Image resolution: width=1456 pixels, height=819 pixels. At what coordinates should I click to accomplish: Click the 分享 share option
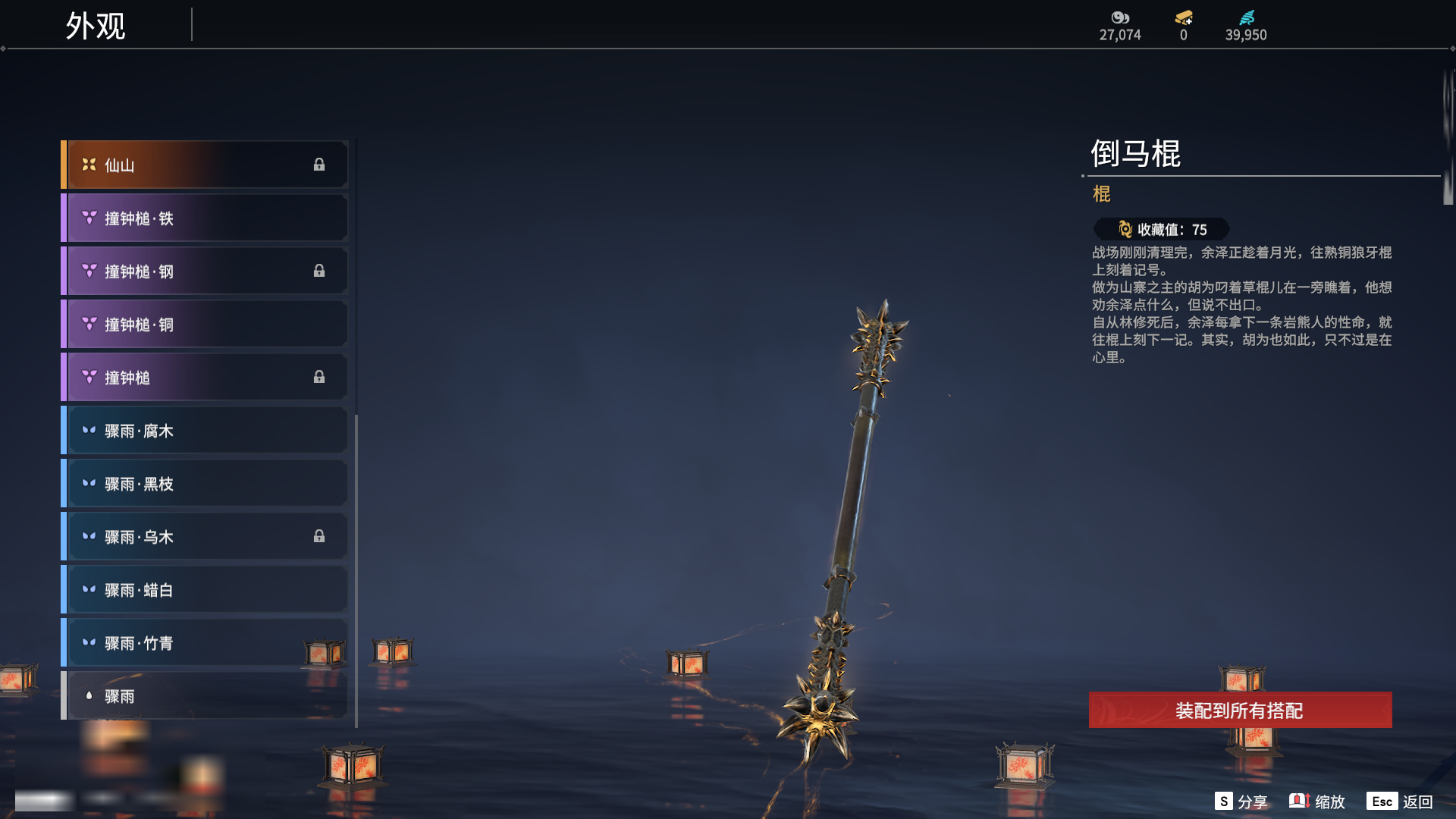pyautogui.click(x=1241, y=802)
